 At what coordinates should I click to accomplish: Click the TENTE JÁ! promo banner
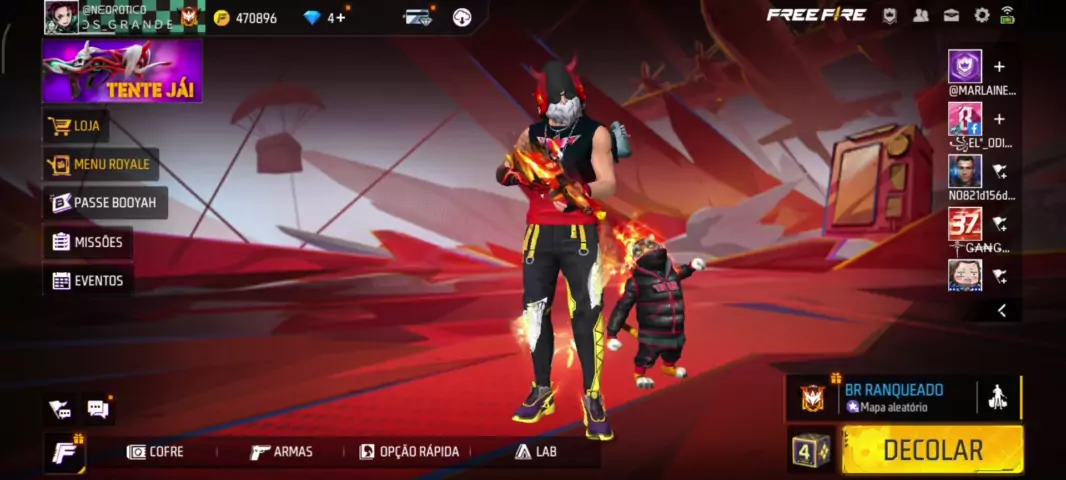(122, 71)
